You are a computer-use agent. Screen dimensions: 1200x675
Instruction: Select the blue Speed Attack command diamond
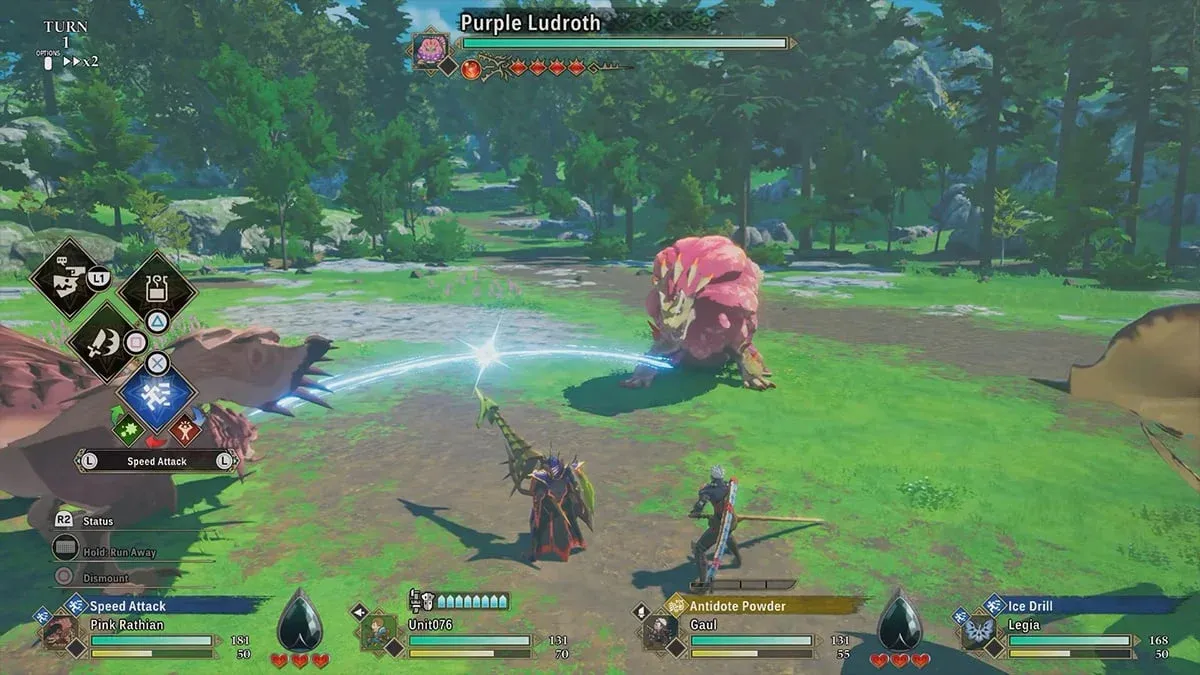click(157, 393)
